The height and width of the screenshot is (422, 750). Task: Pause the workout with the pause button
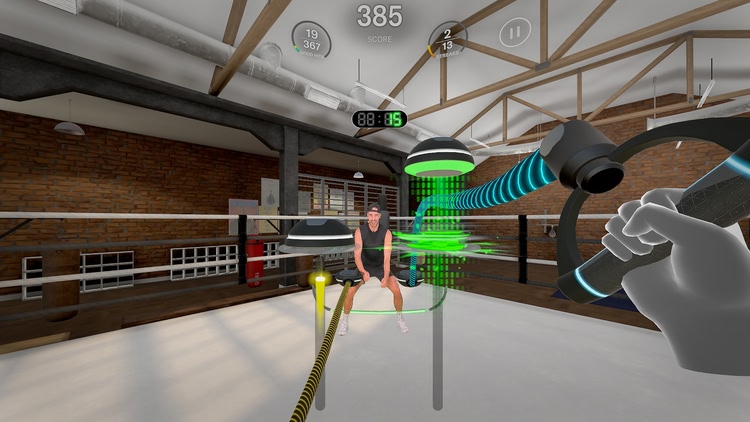tap(515, 33)
